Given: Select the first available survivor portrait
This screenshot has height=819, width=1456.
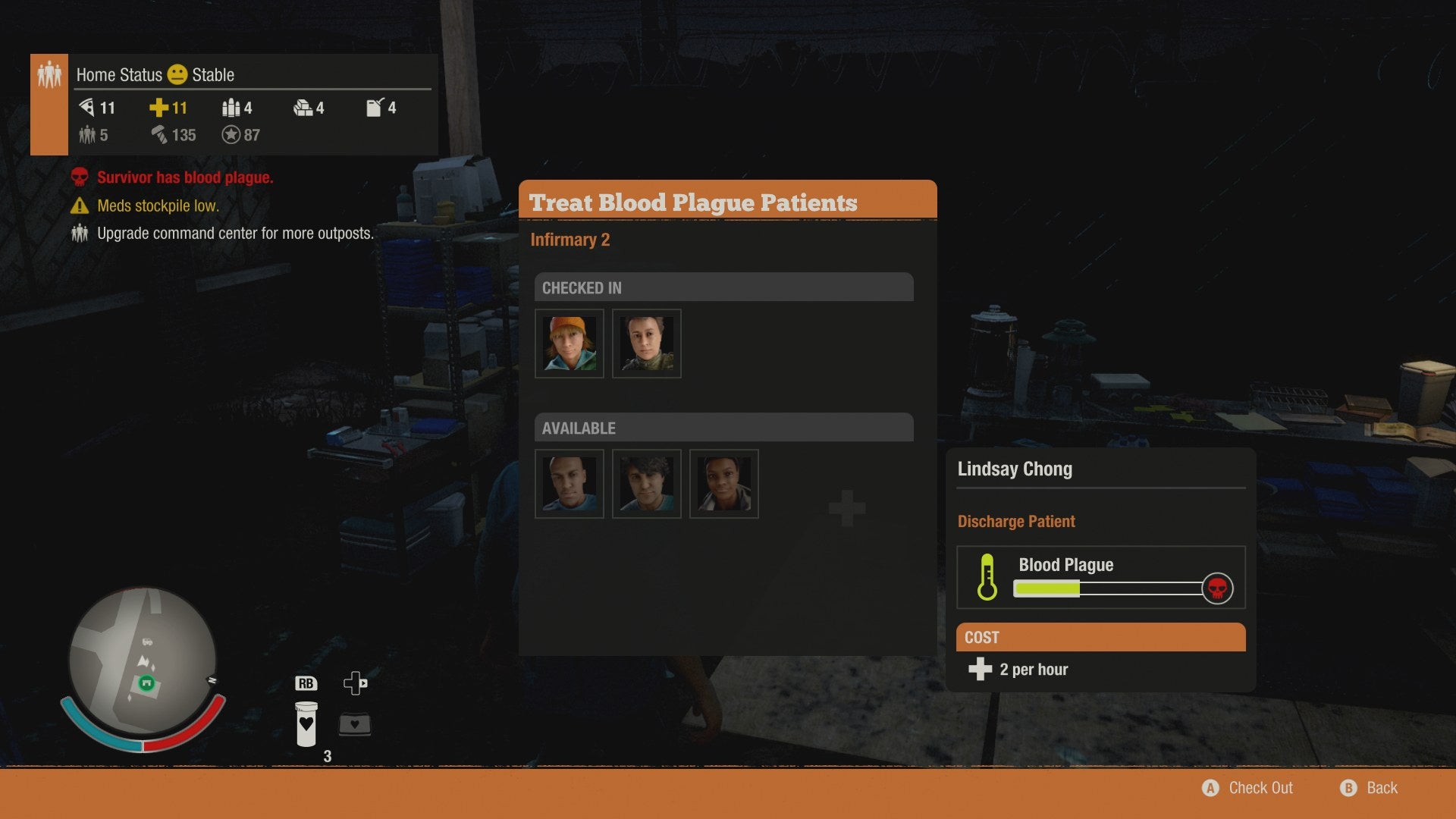Looking at the screenshot, I should pos(569,483).
